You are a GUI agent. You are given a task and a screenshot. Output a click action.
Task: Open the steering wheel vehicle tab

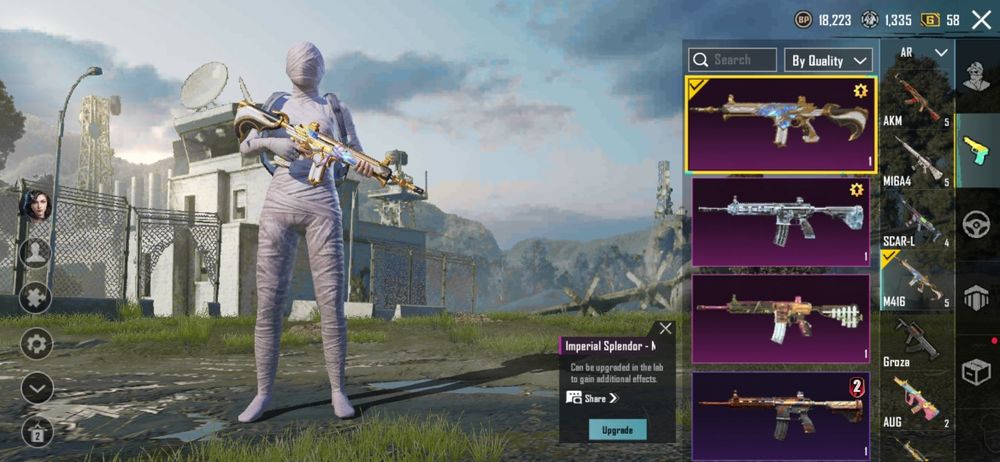tap(976, 225)
